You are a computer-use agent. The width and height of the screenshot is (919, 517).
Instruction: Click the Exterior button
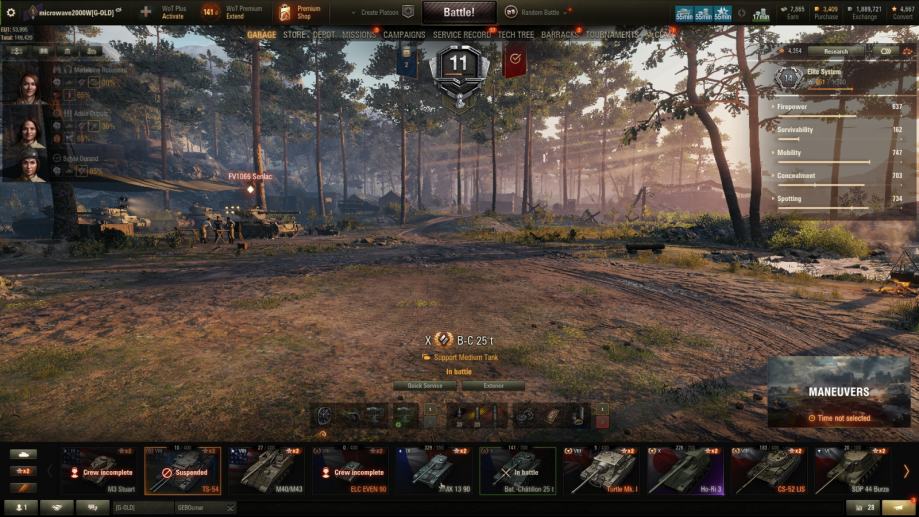(x=493, y=386)
